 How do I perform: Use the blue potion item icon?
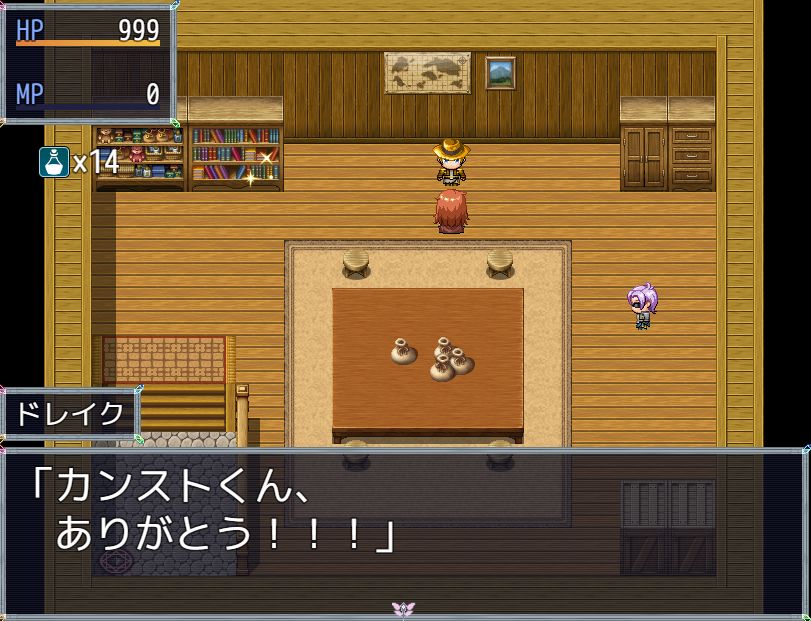pyautogui.click(x=54, y=161)
